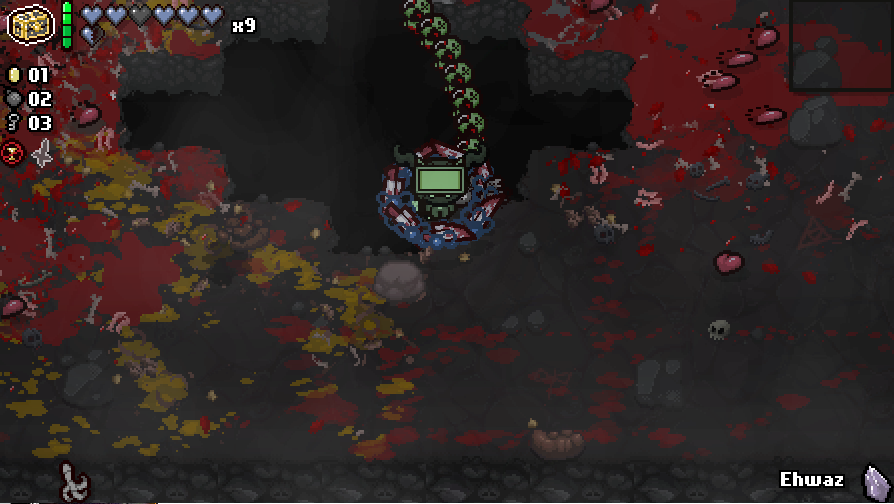The height and width of the screenshot is (504, 894).
Task: Use the Ehwaz rune
Action: tap(874, 480)
